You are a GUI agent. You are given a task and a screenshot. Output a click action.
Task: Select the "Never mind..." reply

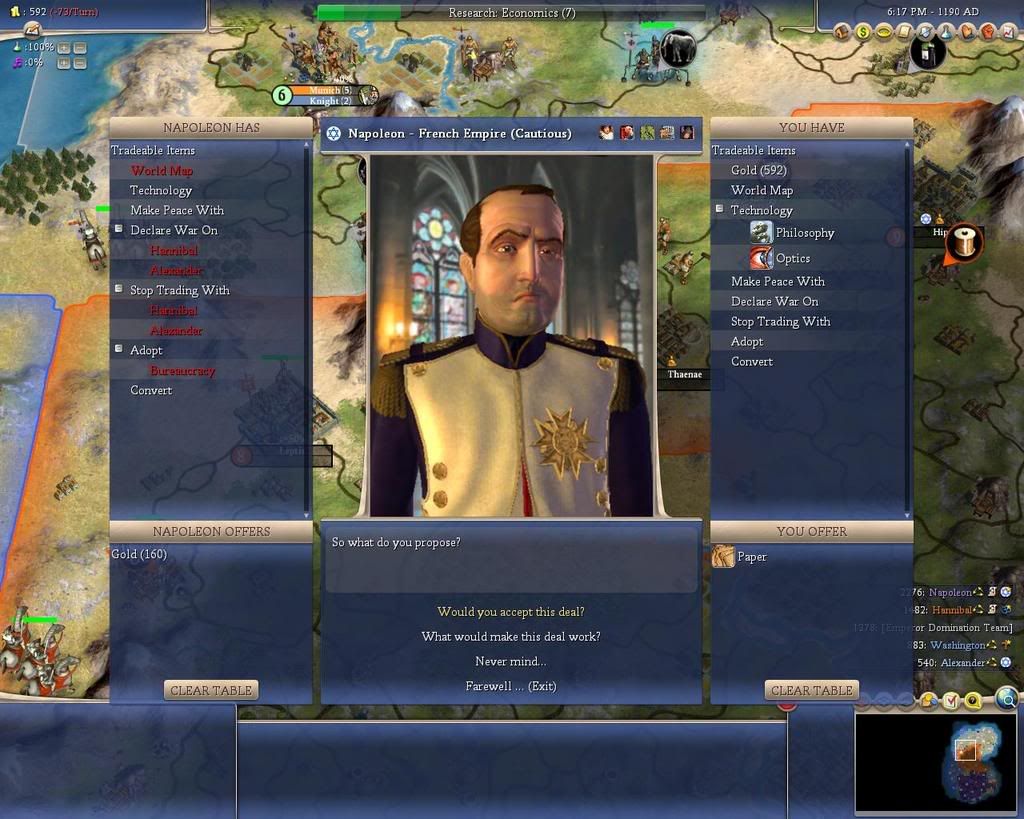(510, 662)
